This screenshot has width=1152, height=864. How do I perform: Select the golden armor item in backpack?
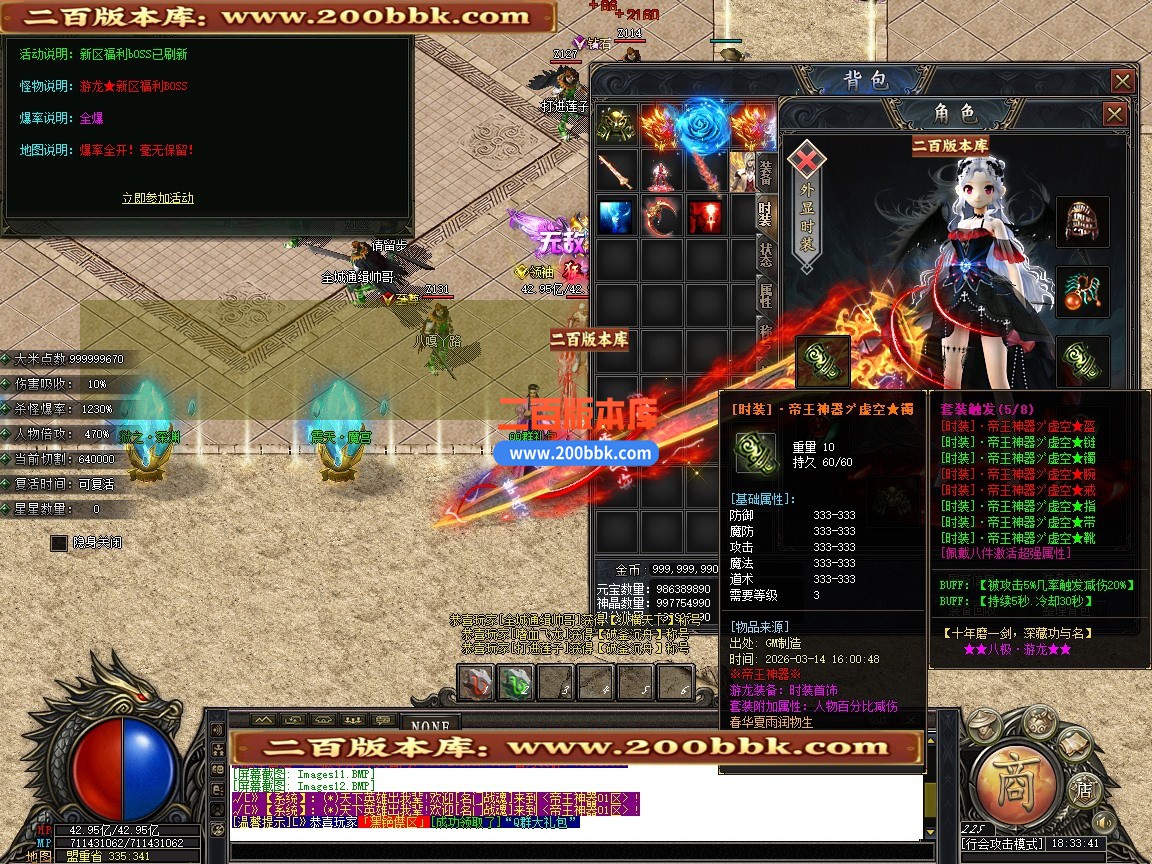point(617,126)
